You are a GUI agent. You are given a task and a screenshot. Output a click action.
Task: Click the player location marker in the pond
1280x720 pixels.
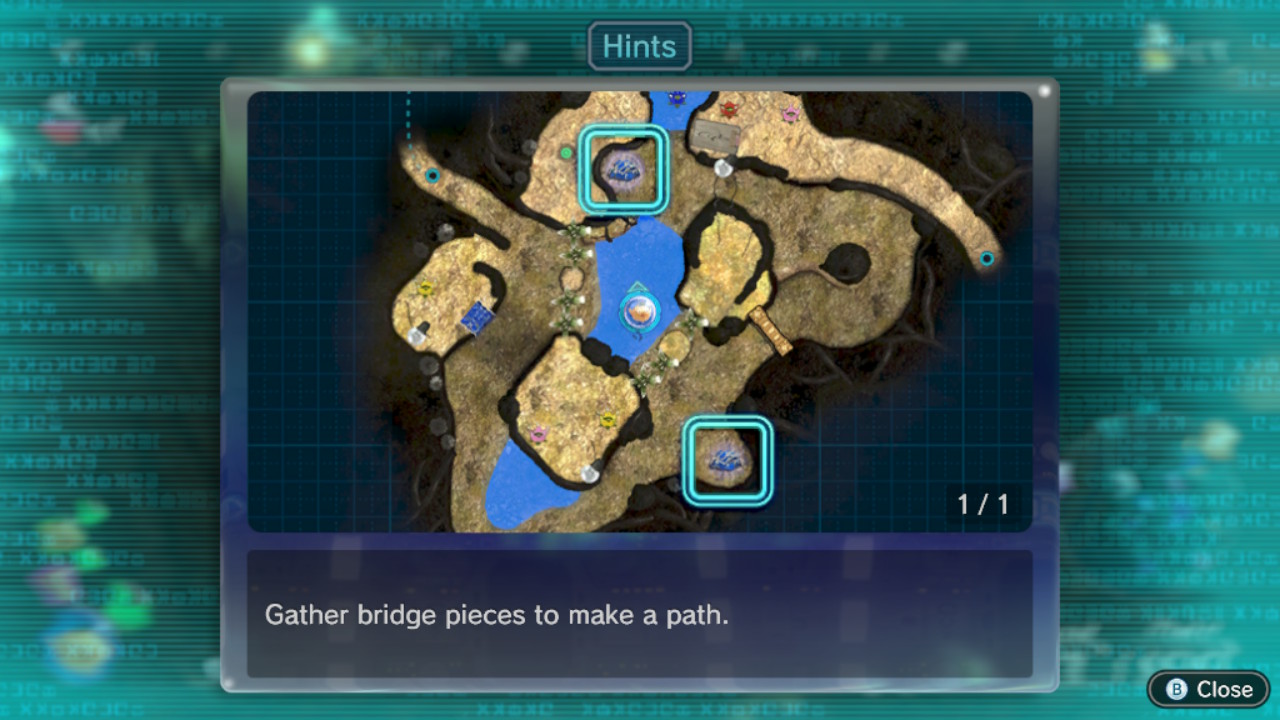point(638,312)
